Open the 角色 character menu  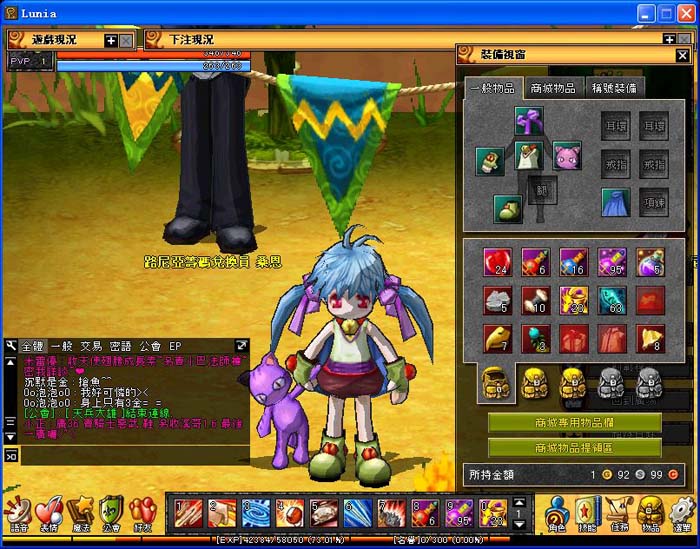557,514
